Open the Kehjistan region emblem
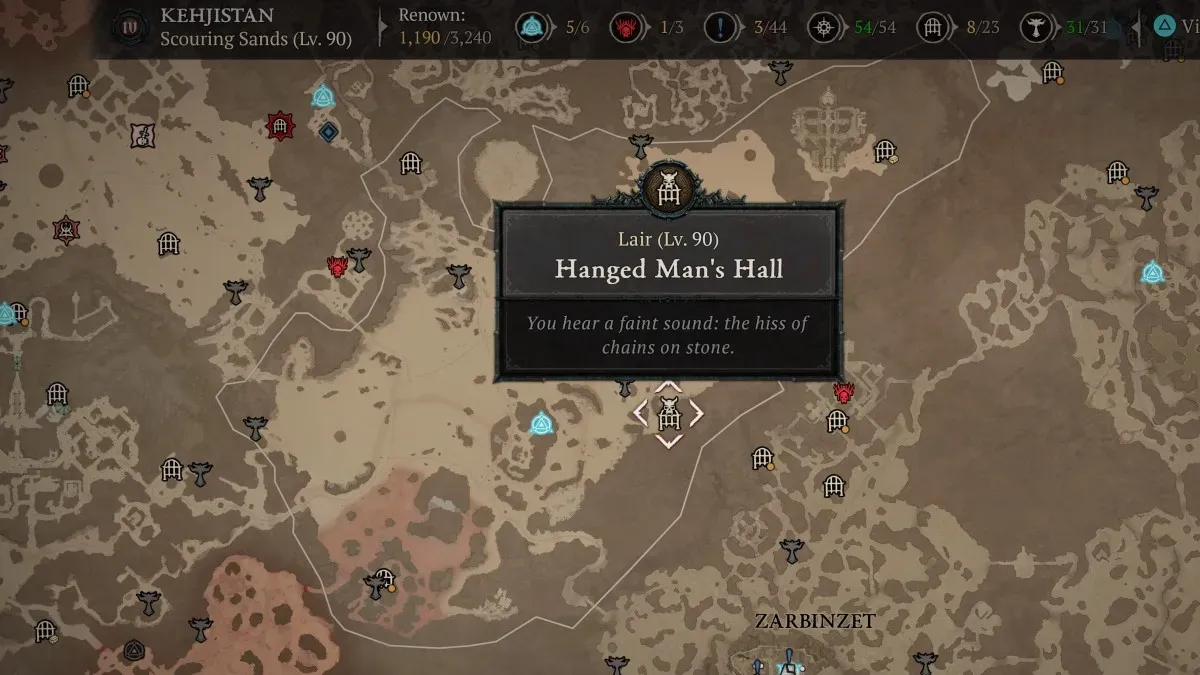1200x675 pixels. point(129,26)
